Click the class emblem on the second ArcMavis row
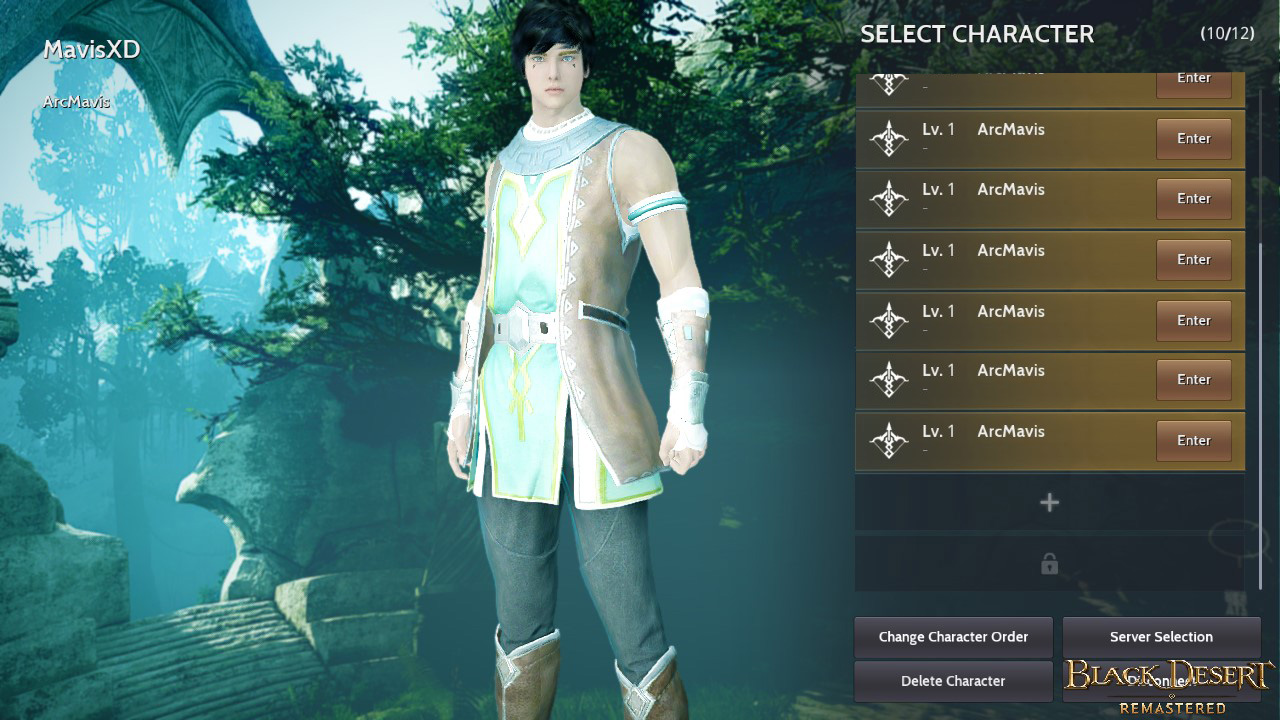 tap(888, 199)
